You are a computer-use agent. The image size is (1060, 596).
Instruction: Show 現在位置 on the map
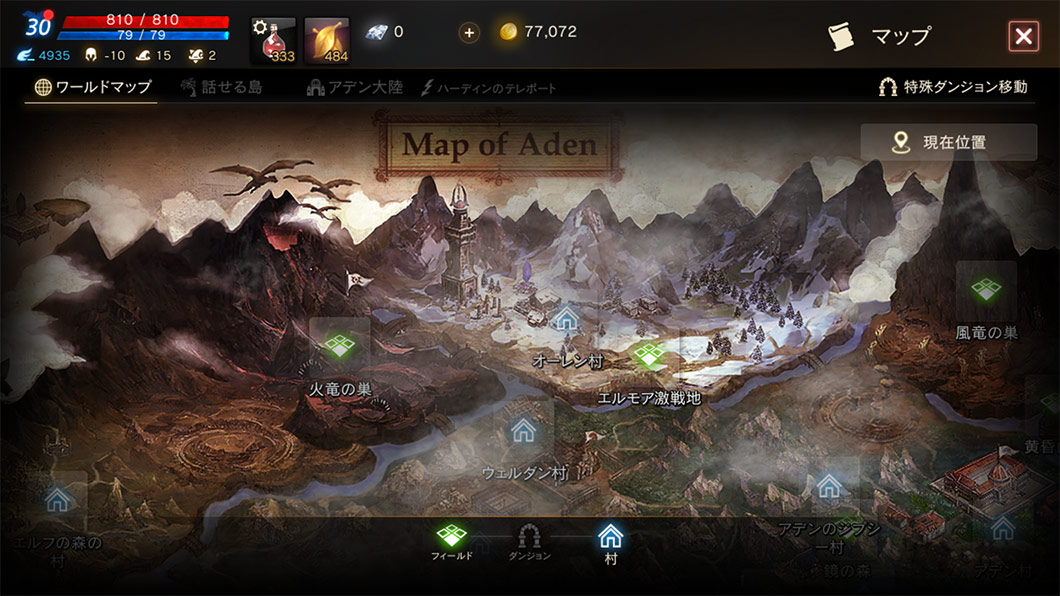(x=948, y=142)
